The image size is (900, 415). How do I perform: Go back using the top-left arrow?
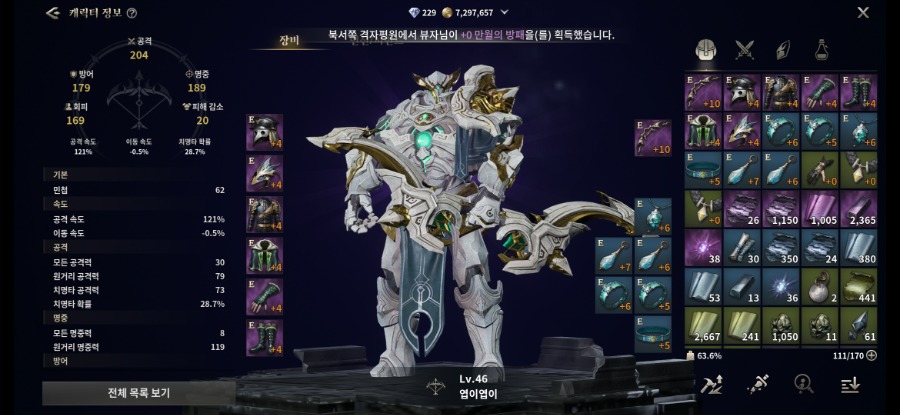(53, 13)
